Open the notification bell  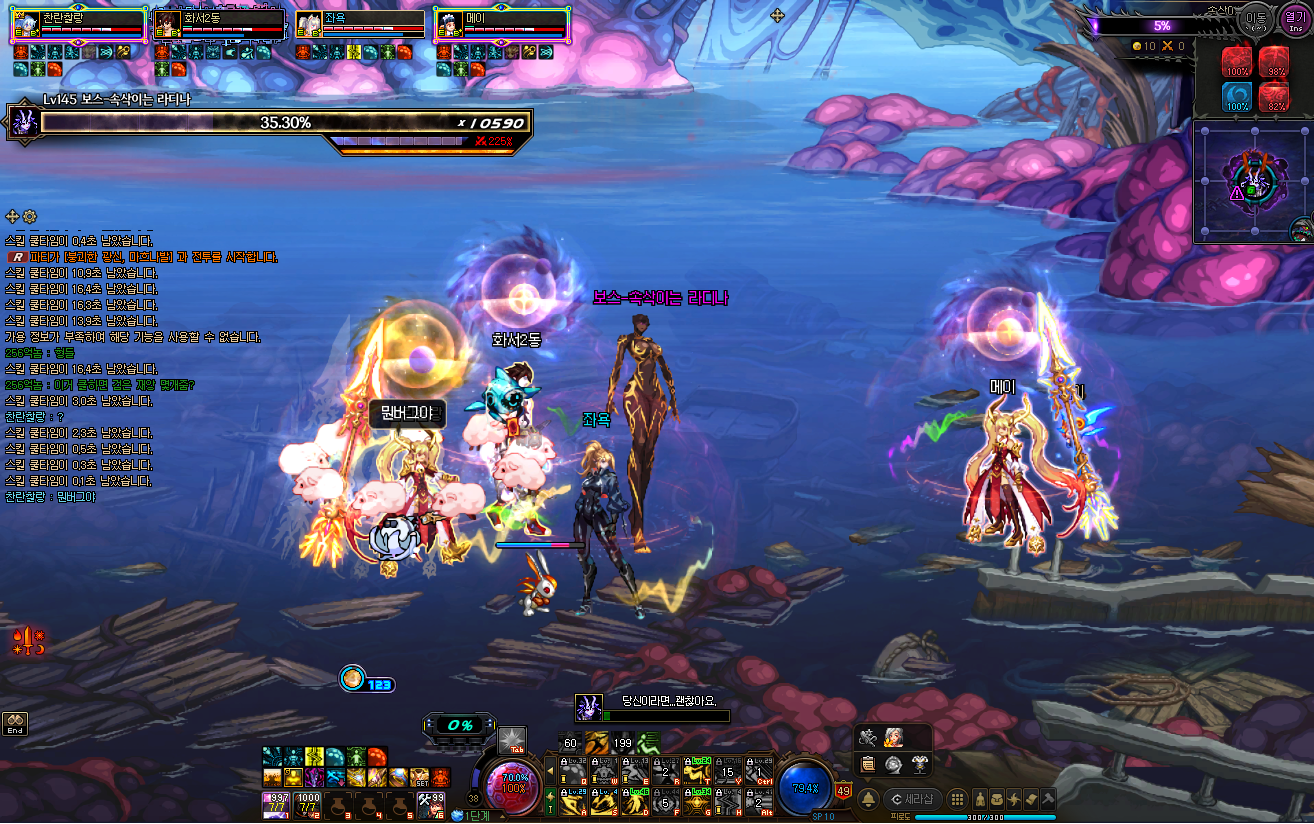868,799
